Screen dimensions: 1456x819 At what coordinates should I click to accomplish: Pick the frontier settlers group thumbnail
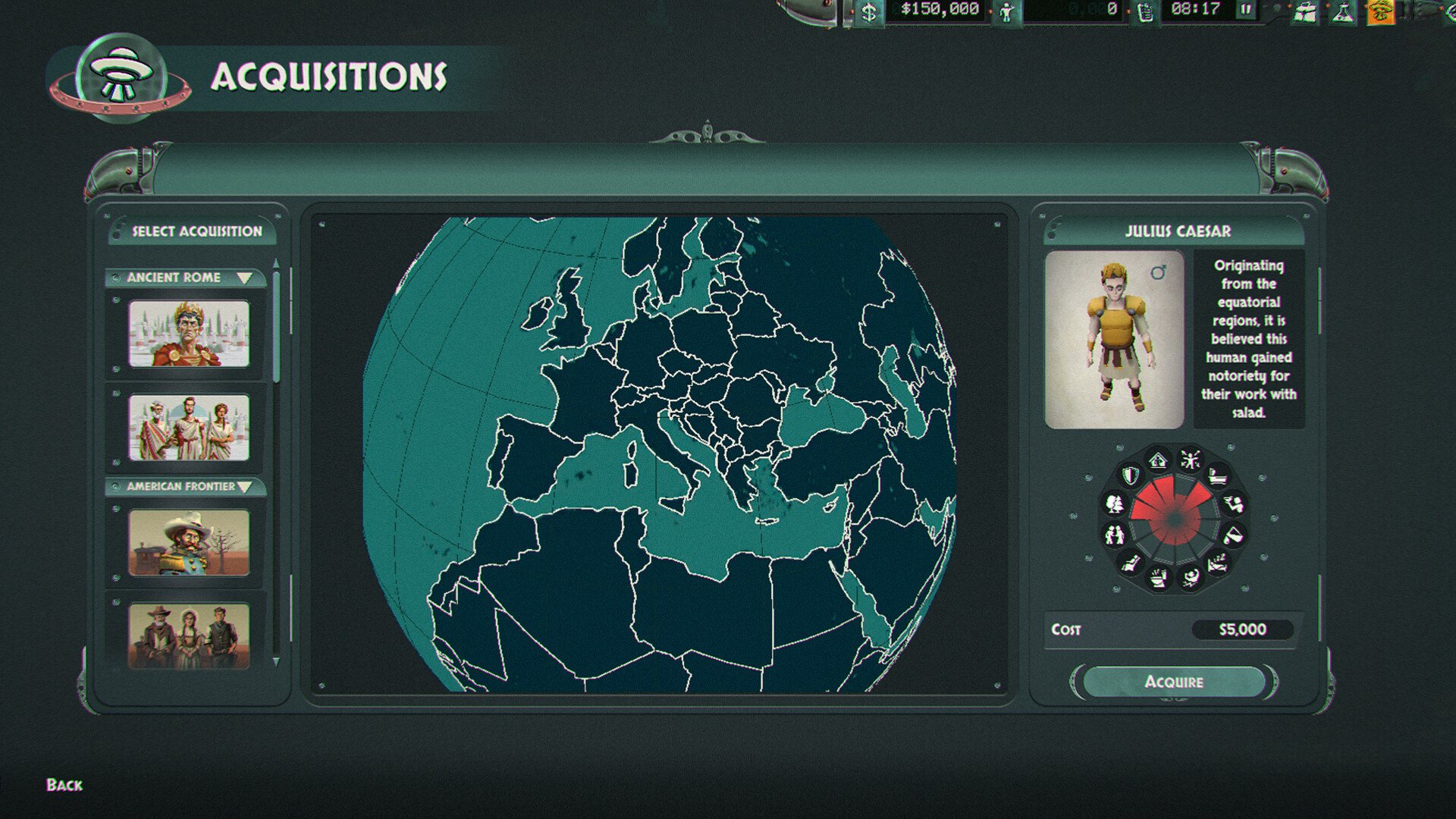point(189,635)
